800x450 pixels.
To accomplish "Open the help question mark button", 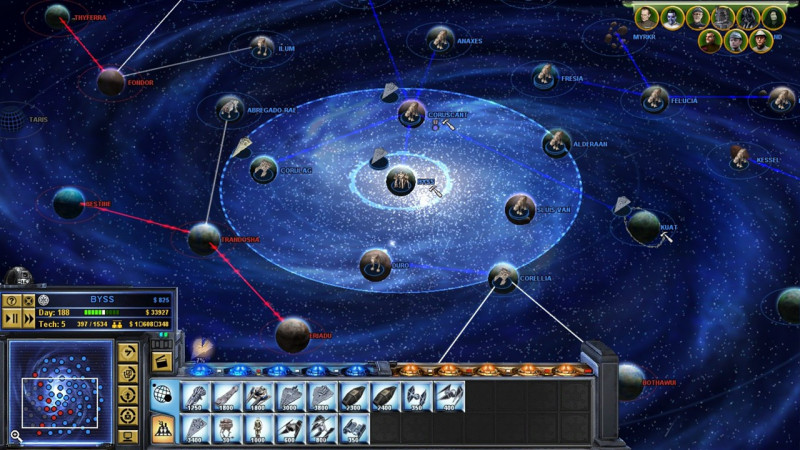I will [13, 300].
